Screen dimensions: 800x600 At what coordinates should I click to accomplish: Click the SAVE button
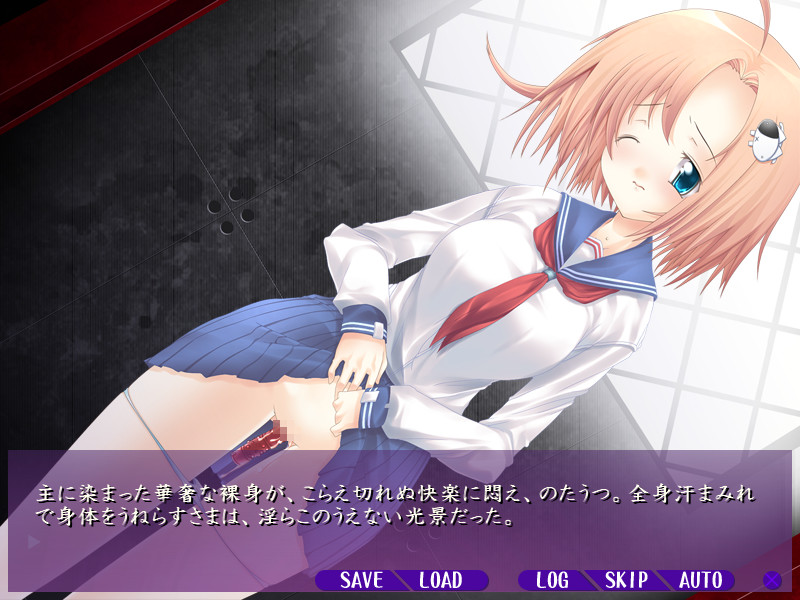pos(361,580)
